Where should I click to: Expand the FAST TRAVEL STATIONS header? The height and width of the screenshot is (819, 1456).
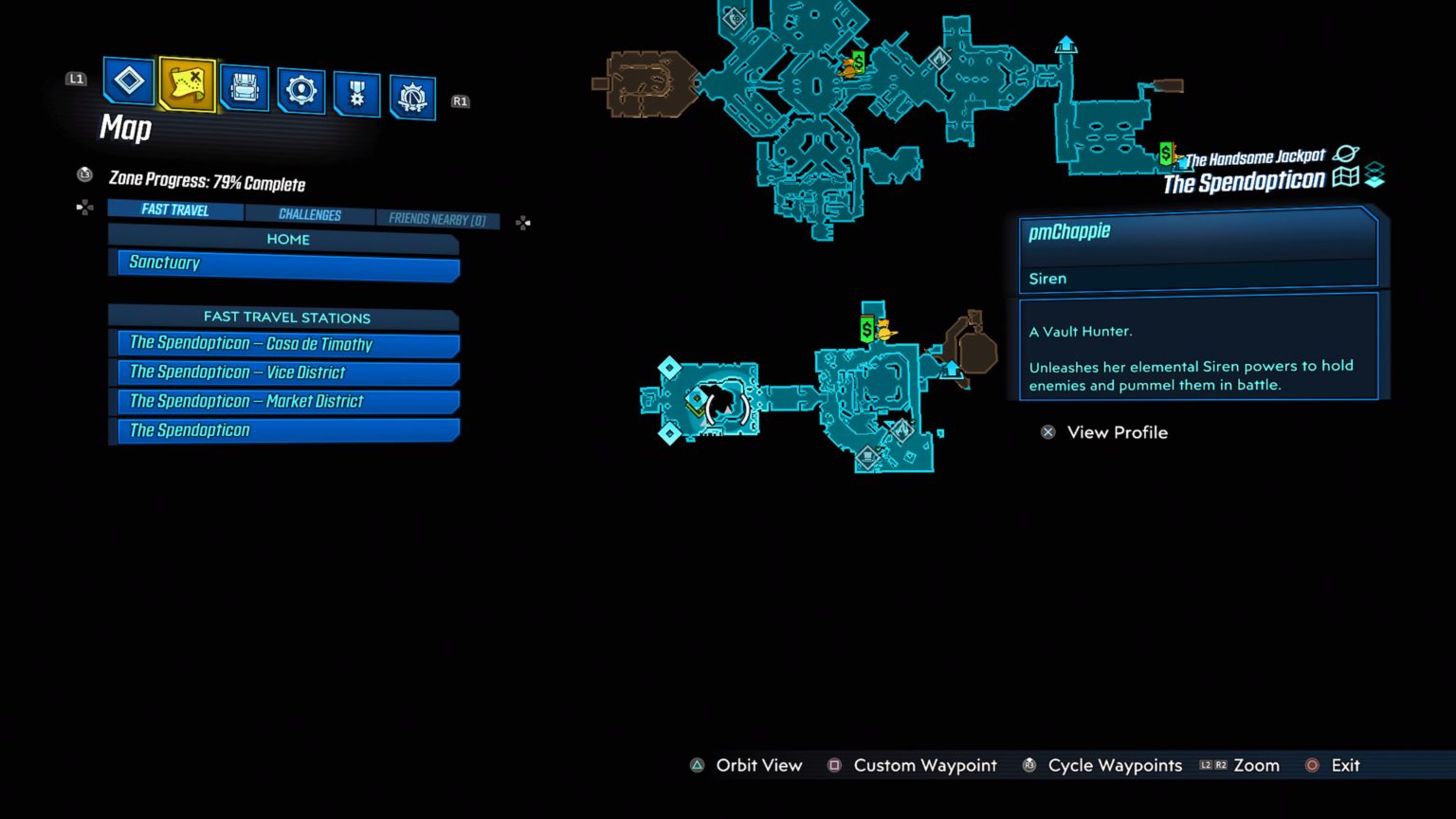(x=286, y=317)
